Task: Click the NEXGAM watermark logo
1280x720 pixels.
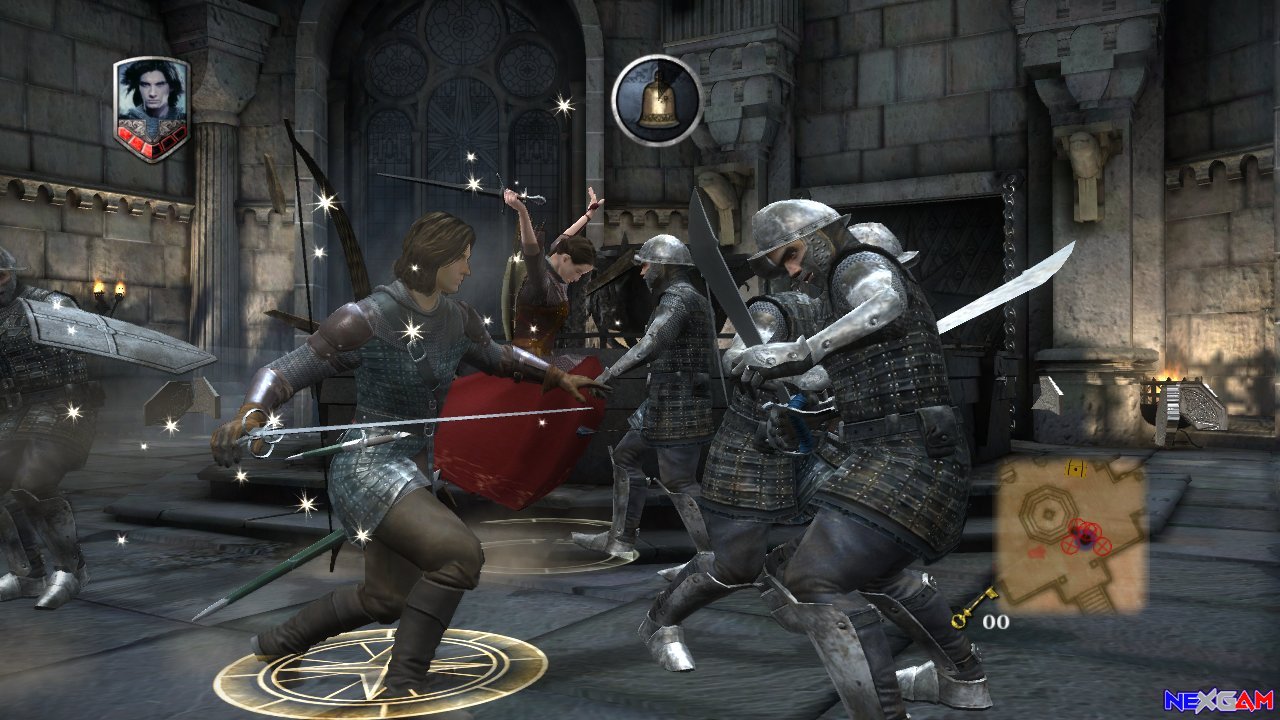Action: point(1218,700)
